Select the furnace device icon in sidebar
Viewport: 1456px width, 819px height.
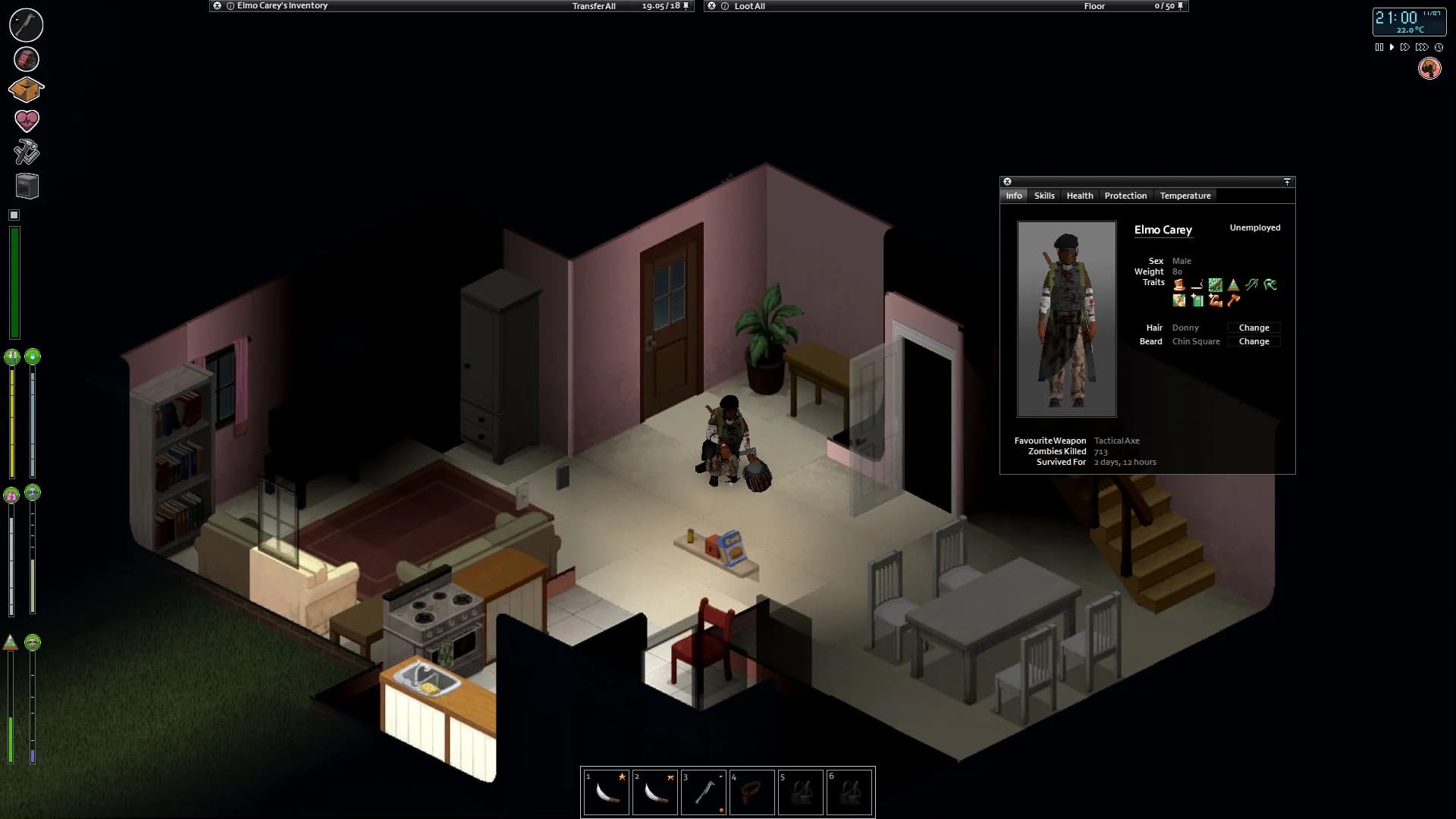pyautogui.click(x=26, y=187)
